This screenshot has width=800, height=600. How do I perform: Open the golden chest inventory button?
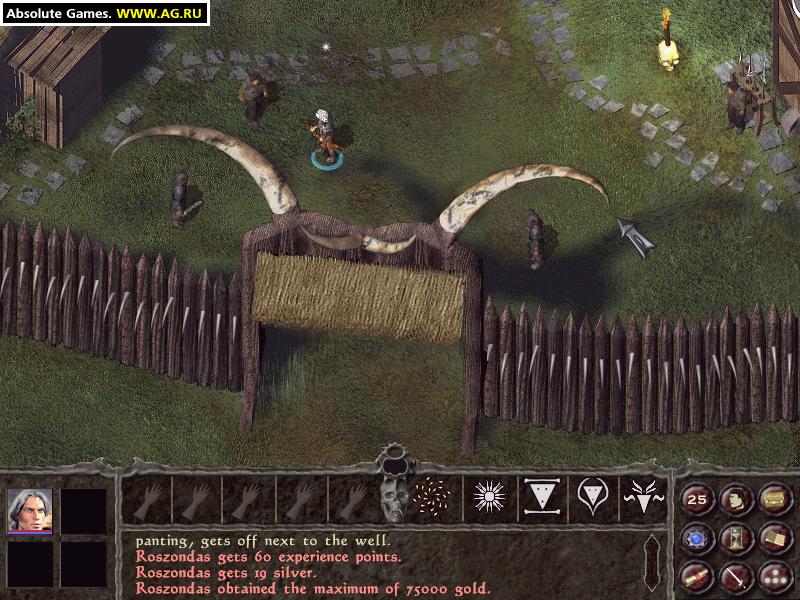(x=773, y=499)
